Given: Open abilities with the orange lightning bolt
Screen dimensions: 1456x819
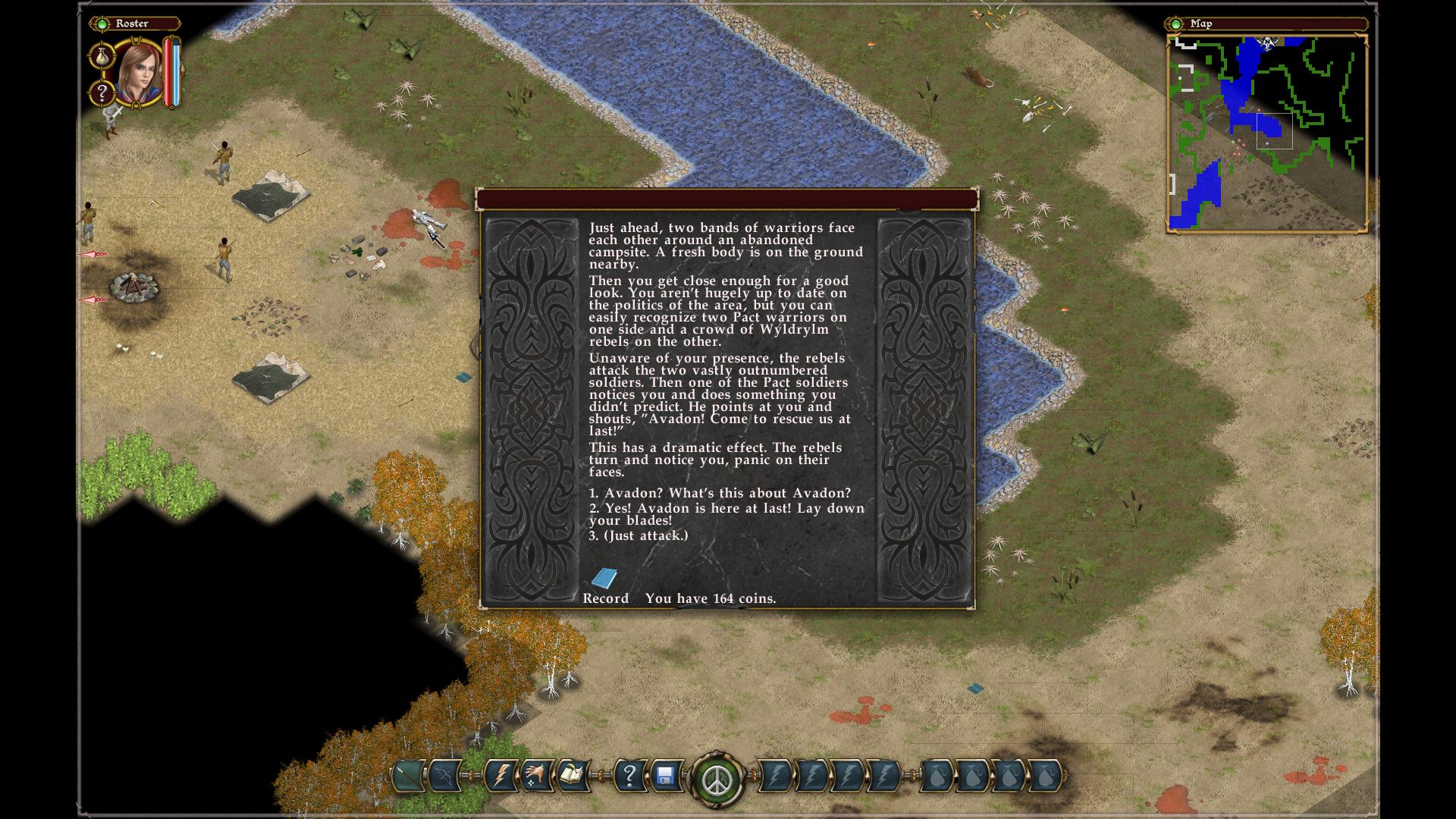Looking at the screenshot, I should (x=500, y=776).
